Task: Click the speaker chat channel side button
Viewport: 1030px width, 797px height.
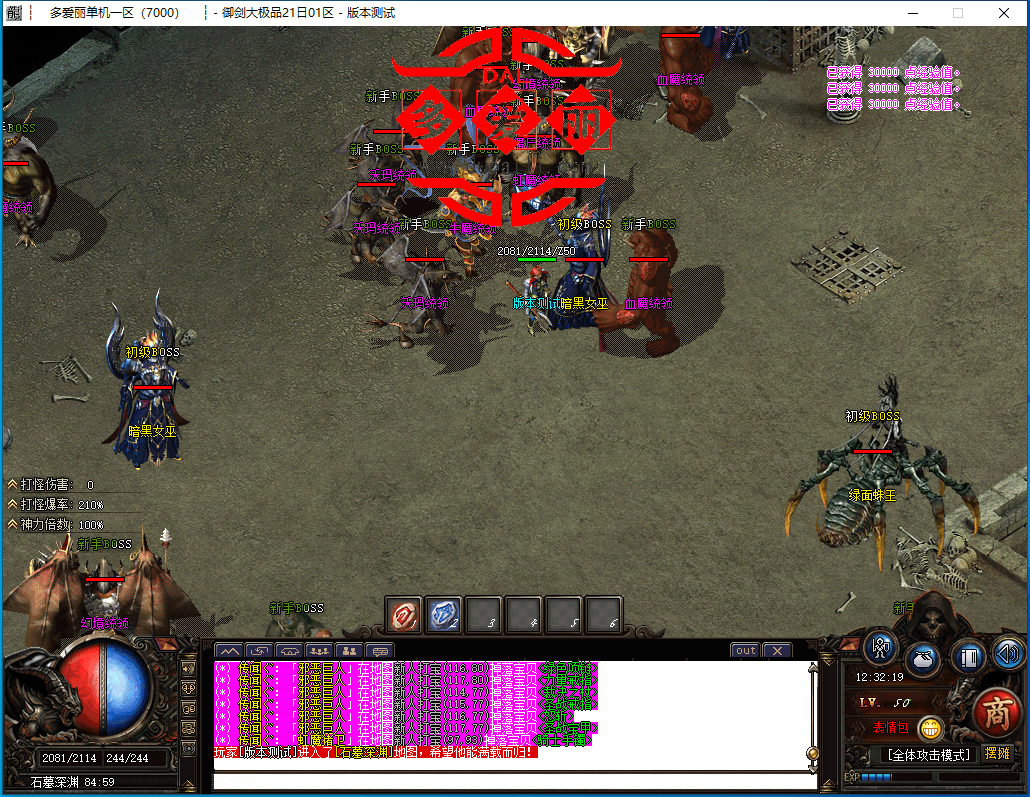Action: (x=189, y=667)
